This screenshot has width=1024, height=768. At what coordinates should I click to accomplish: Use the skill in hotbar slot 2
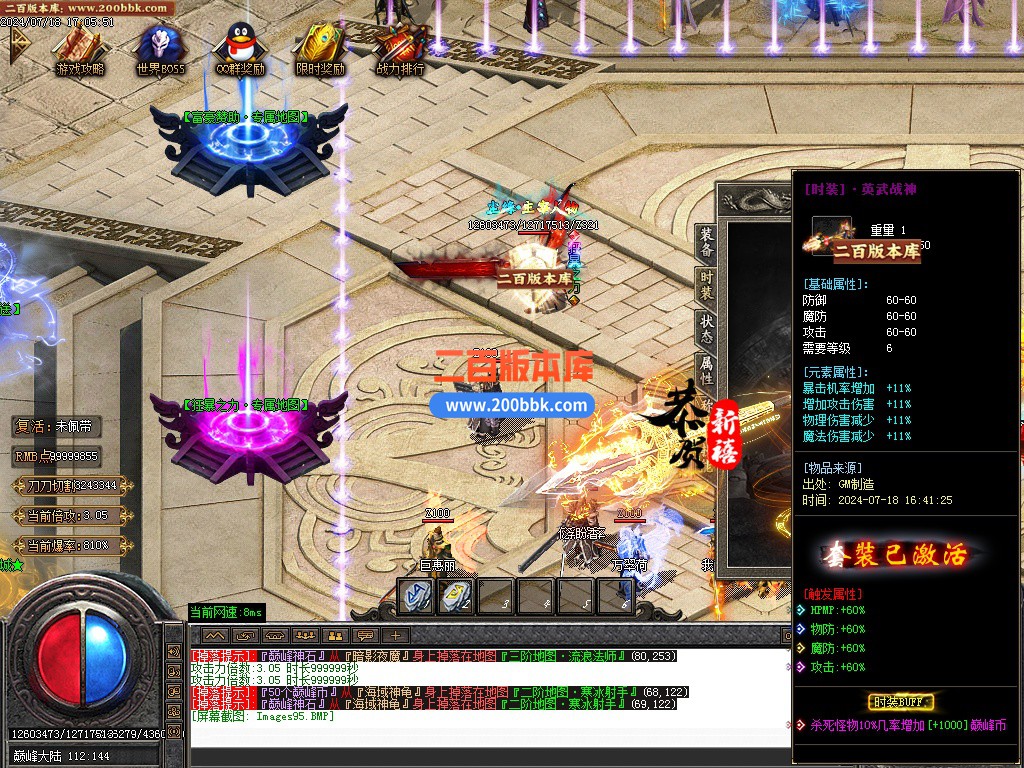pos(455,596)
